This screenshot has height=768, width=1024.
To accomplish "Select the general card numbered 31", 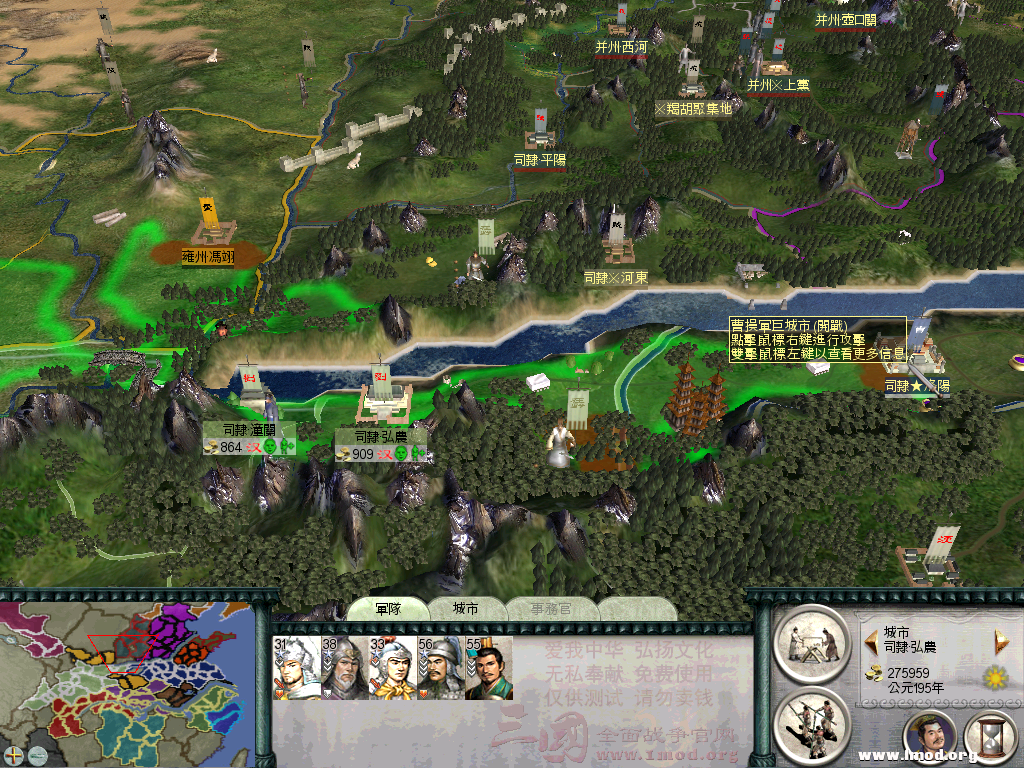I will [x=295, y=667].
